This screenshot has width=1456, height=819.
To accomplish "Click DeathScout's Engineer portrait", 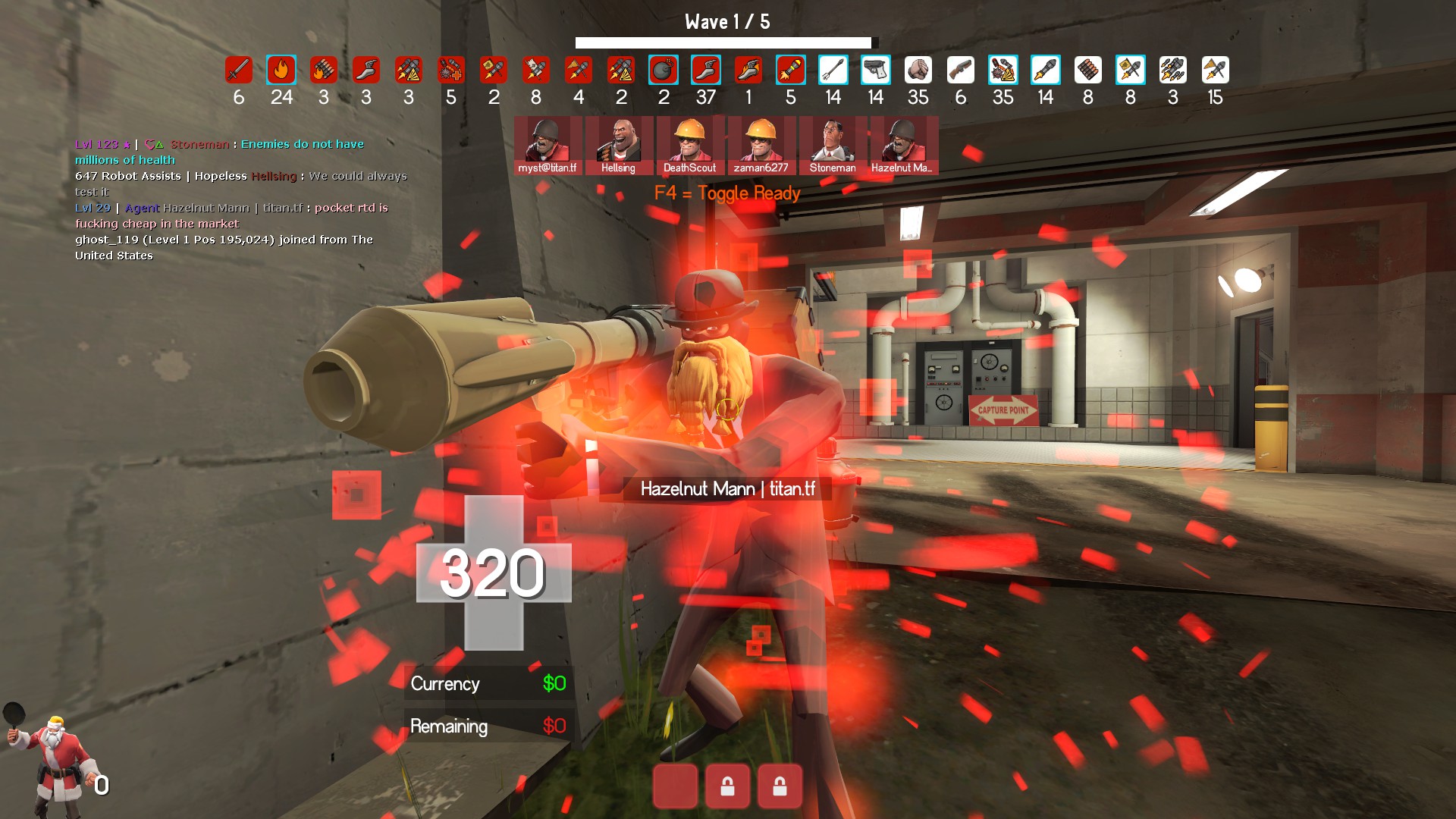I will [x=689, y=145].
